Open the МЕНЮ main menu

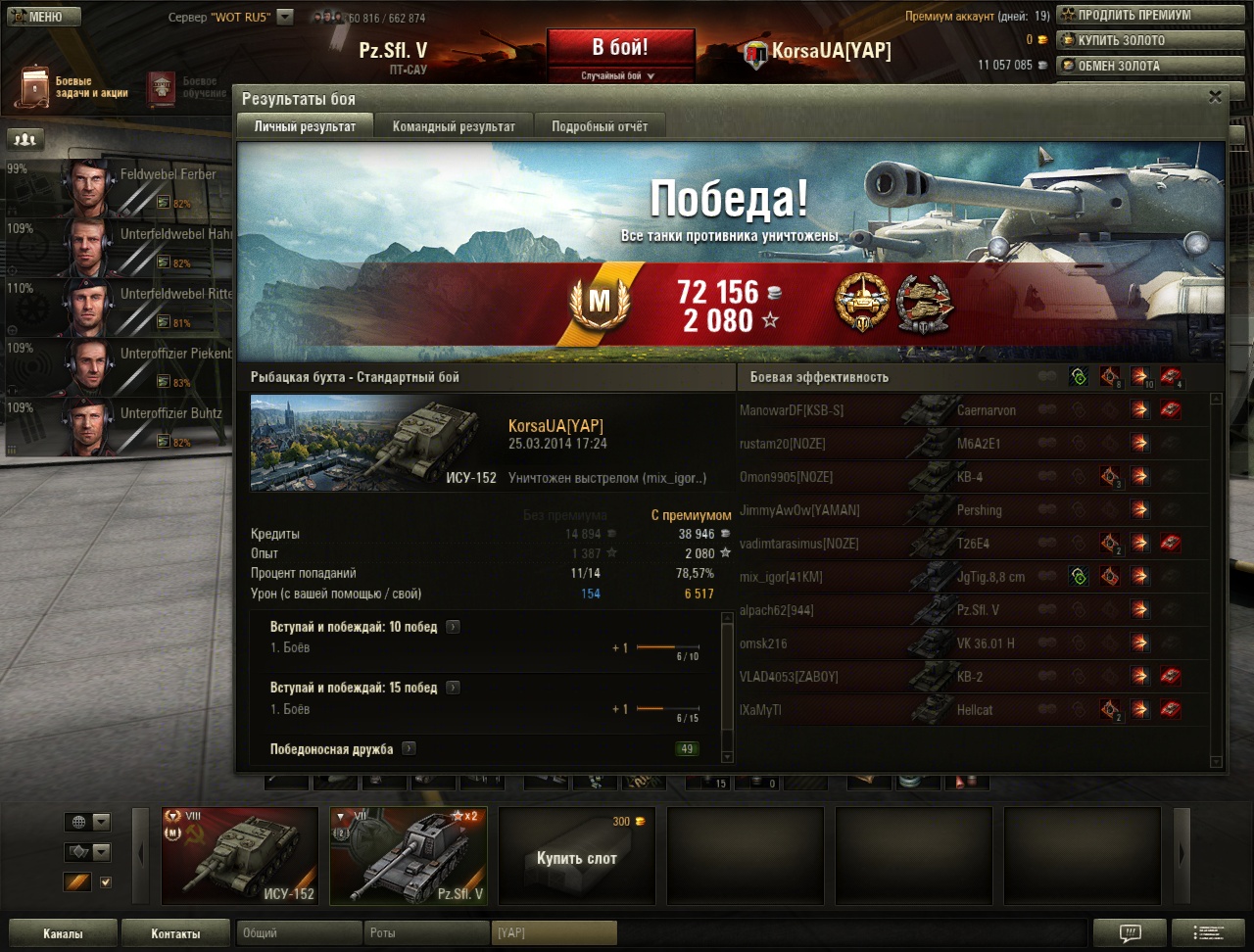pos(41,16)
